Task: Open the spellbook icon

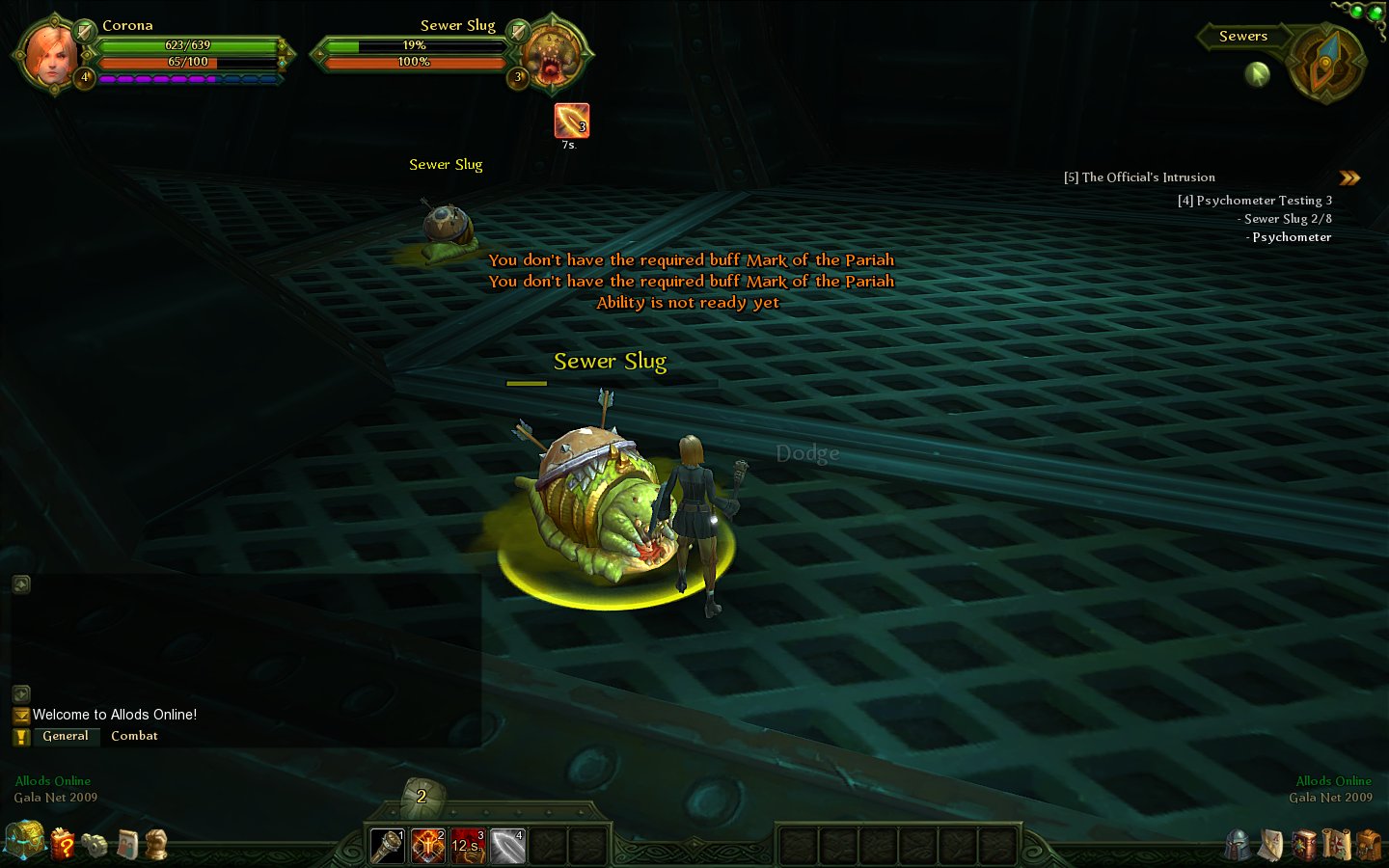Action: (x=1304, y=845)
